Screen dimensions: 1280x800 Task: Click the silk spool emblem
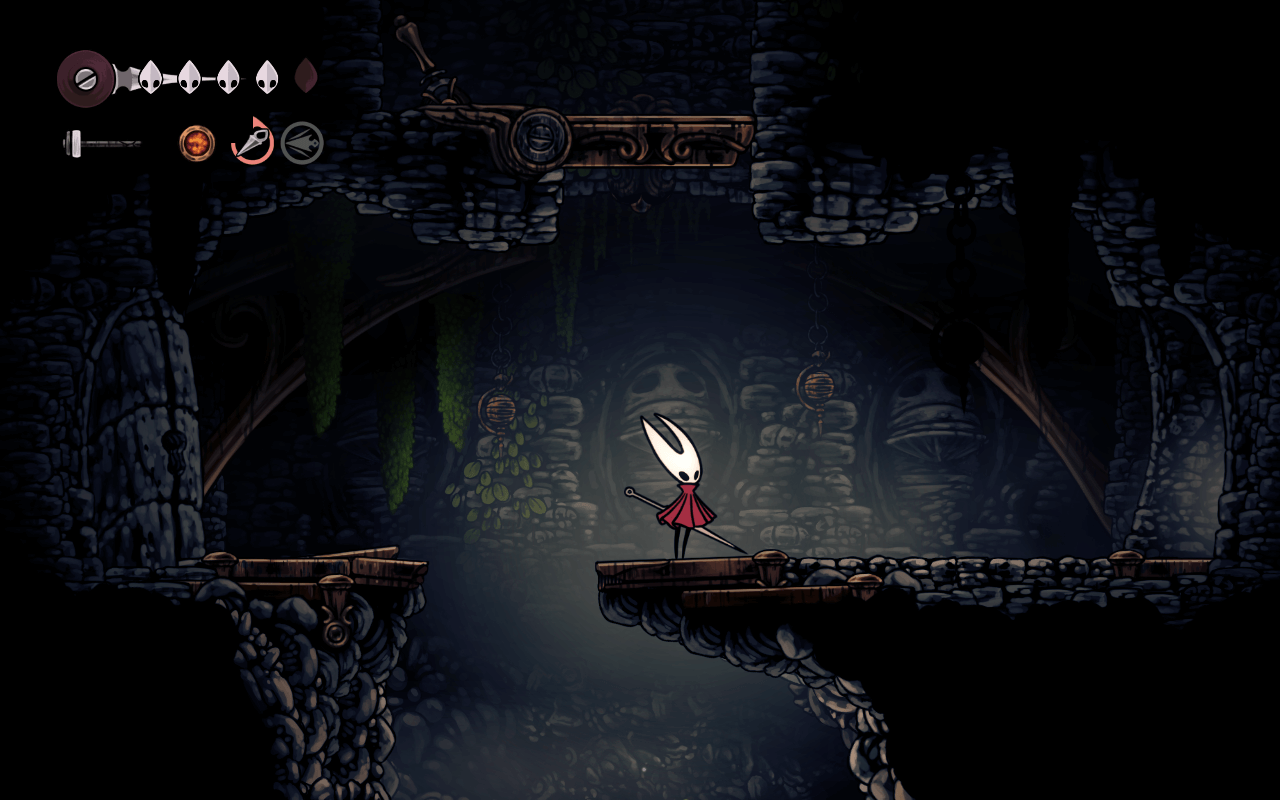pos(85,78)
